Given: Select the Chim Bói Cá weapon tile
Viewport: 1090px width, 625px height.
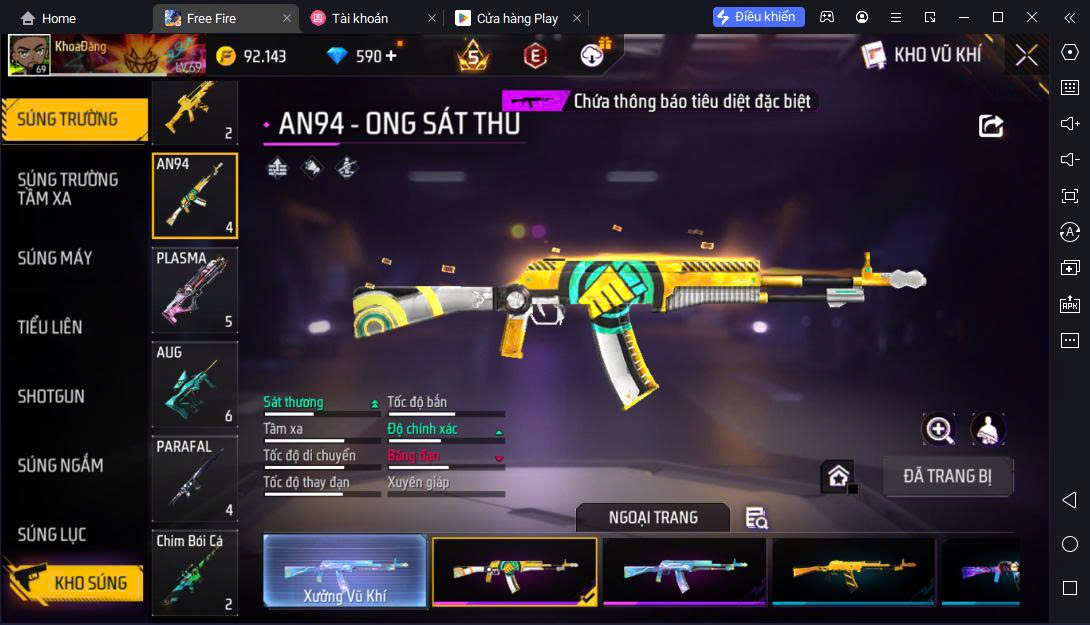Looking at the screenshot, I should (x=195, y=573).
